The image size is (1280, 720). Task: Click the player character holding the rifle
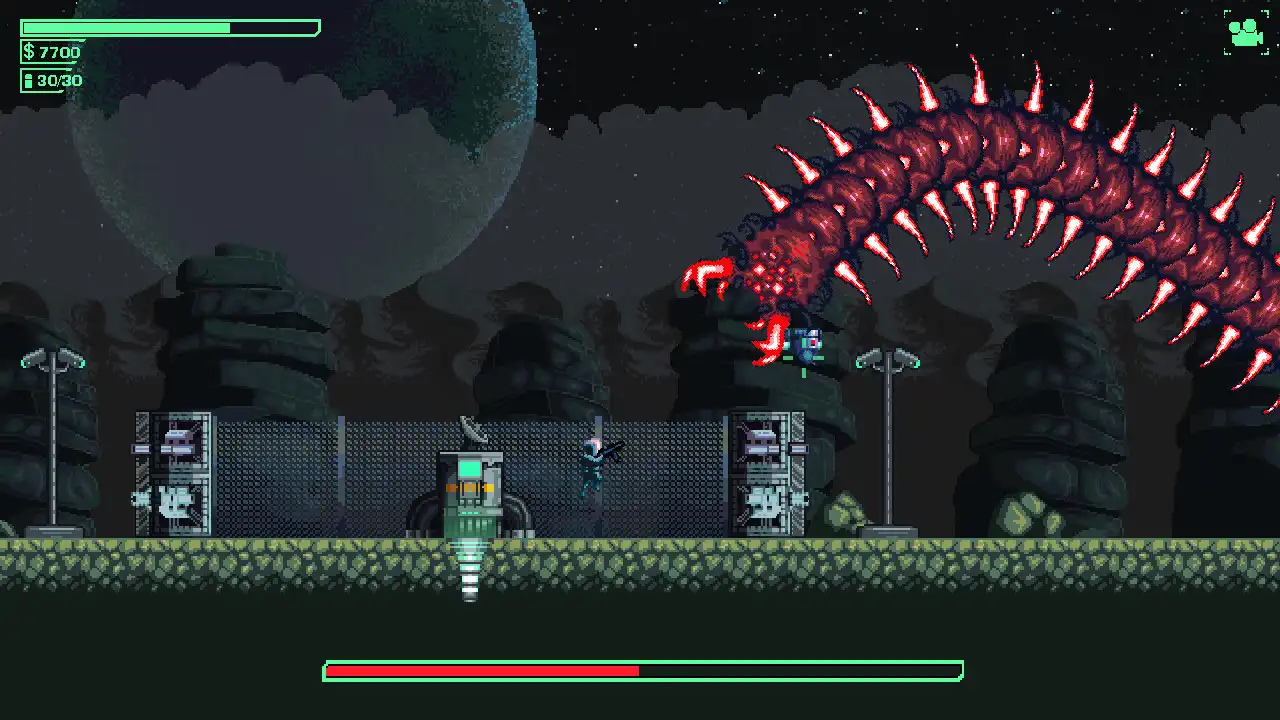pos(592,466)
